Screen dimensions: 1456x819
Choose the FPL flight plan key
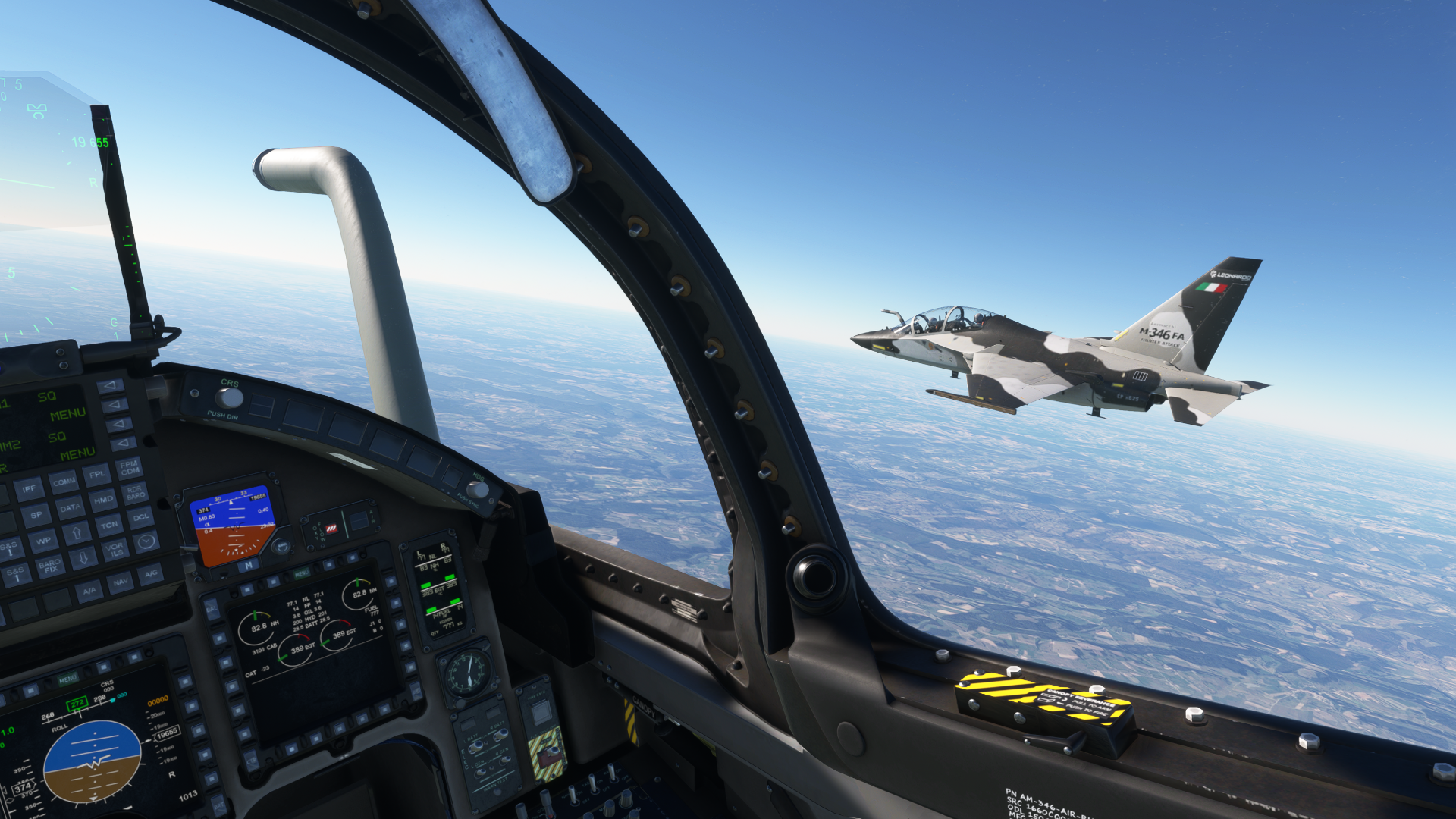[97, 475]
